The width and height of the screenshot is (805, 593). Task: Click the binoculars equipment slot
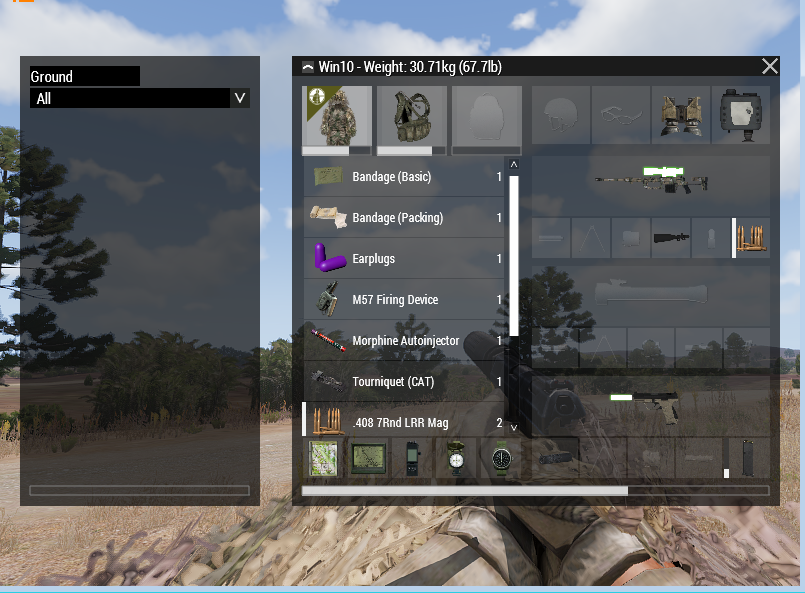point(741,117)
